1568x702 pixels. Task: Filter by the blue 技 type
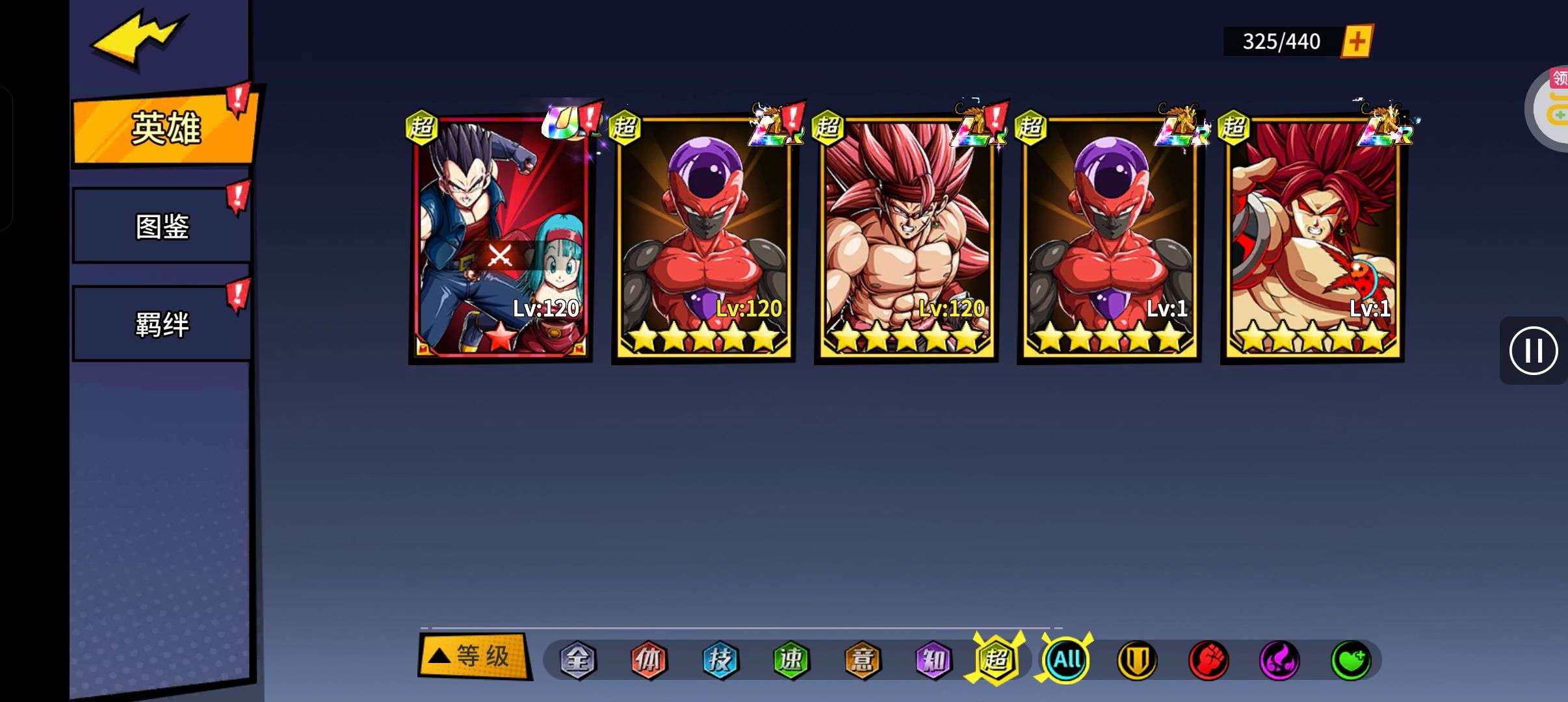pyautogui.click(x=720, y=660)
